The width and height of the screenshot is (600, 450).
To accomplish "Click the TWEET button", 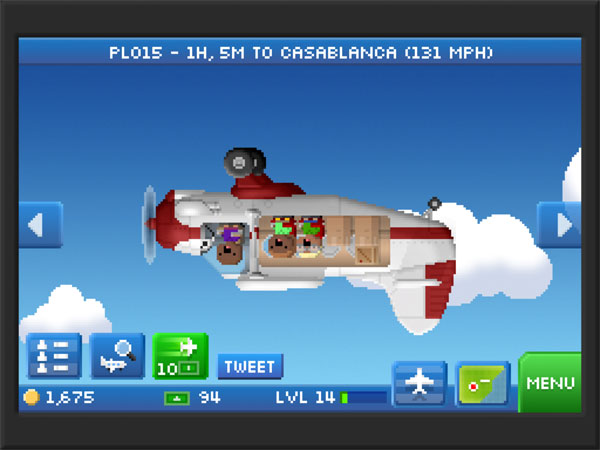I will click(x=250, y=366).
